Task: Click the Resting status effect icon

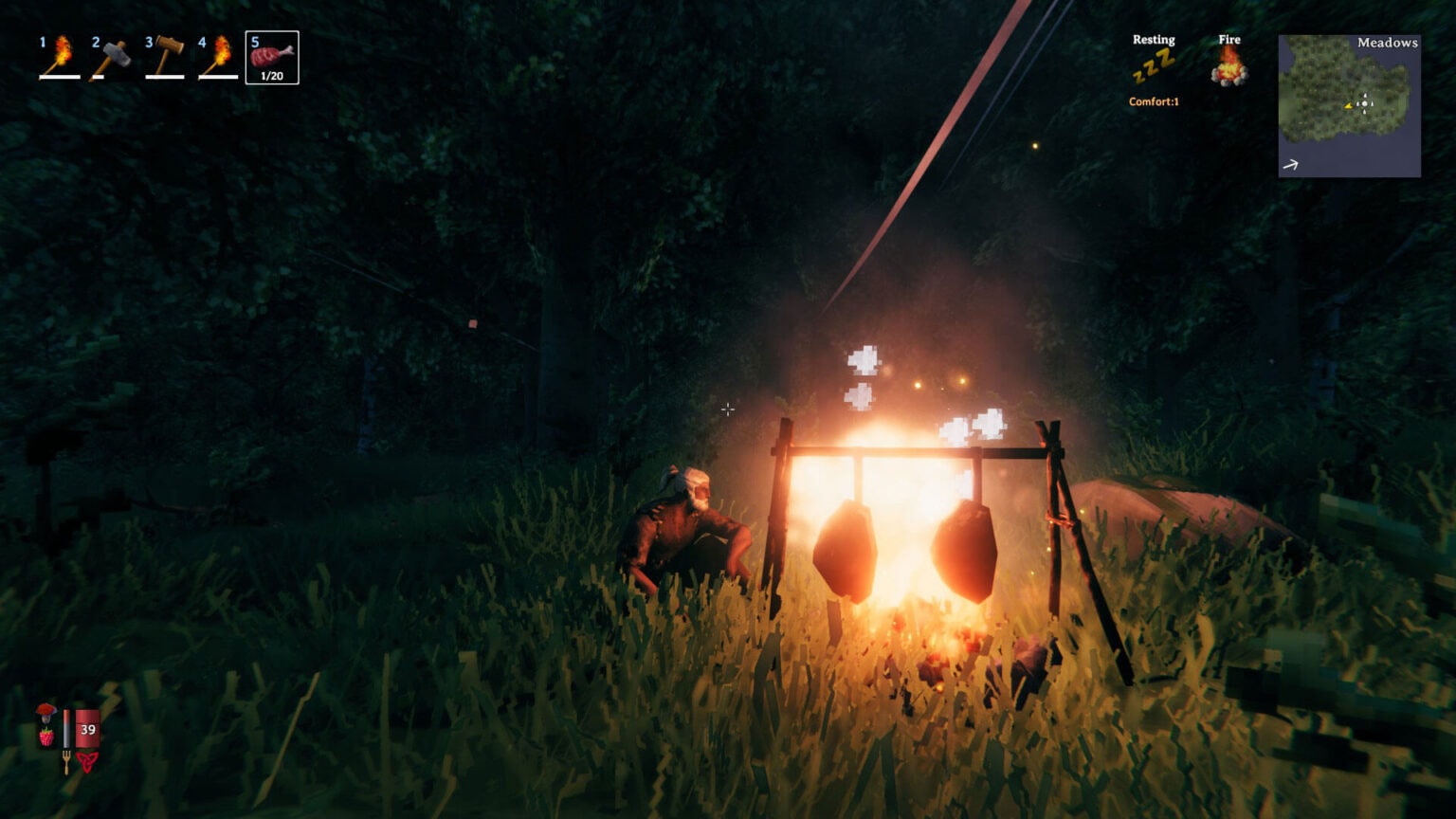Action: pyautogui.click(x=1154, y=66)
